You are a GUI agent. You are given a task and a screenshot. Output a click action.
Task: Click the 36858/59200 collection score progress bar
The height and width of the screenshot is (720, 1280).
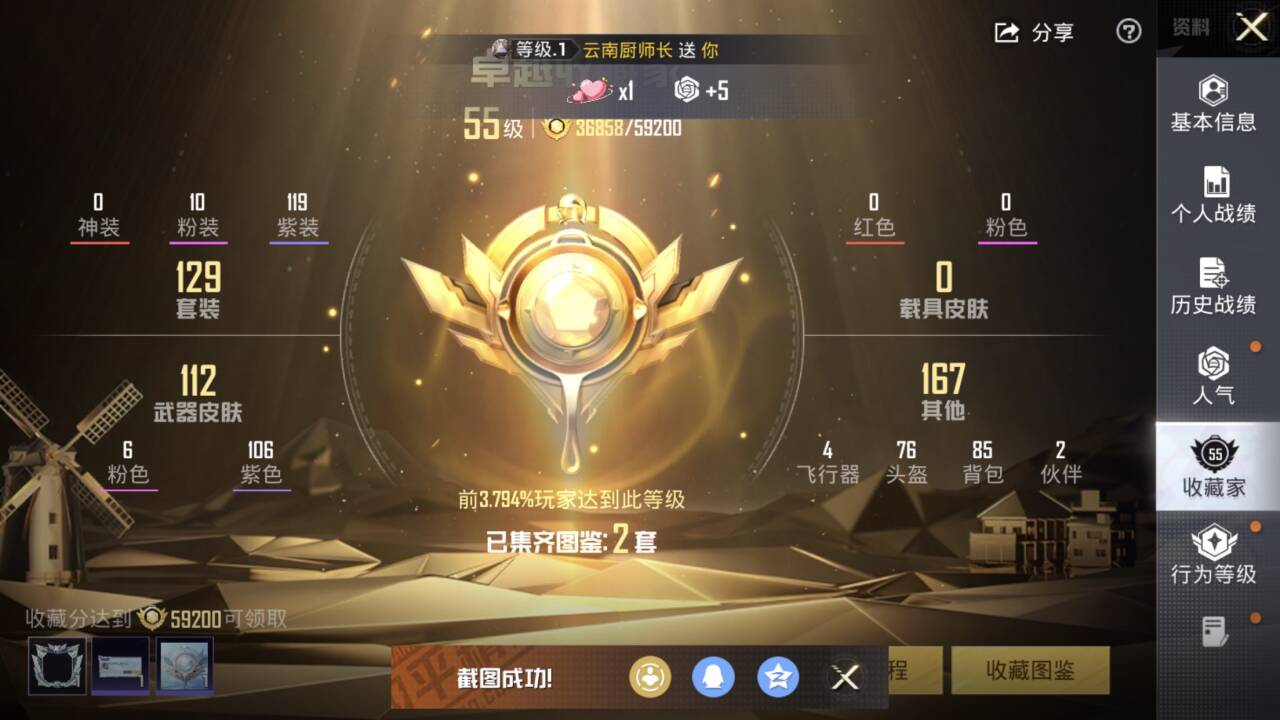(629, 128)
